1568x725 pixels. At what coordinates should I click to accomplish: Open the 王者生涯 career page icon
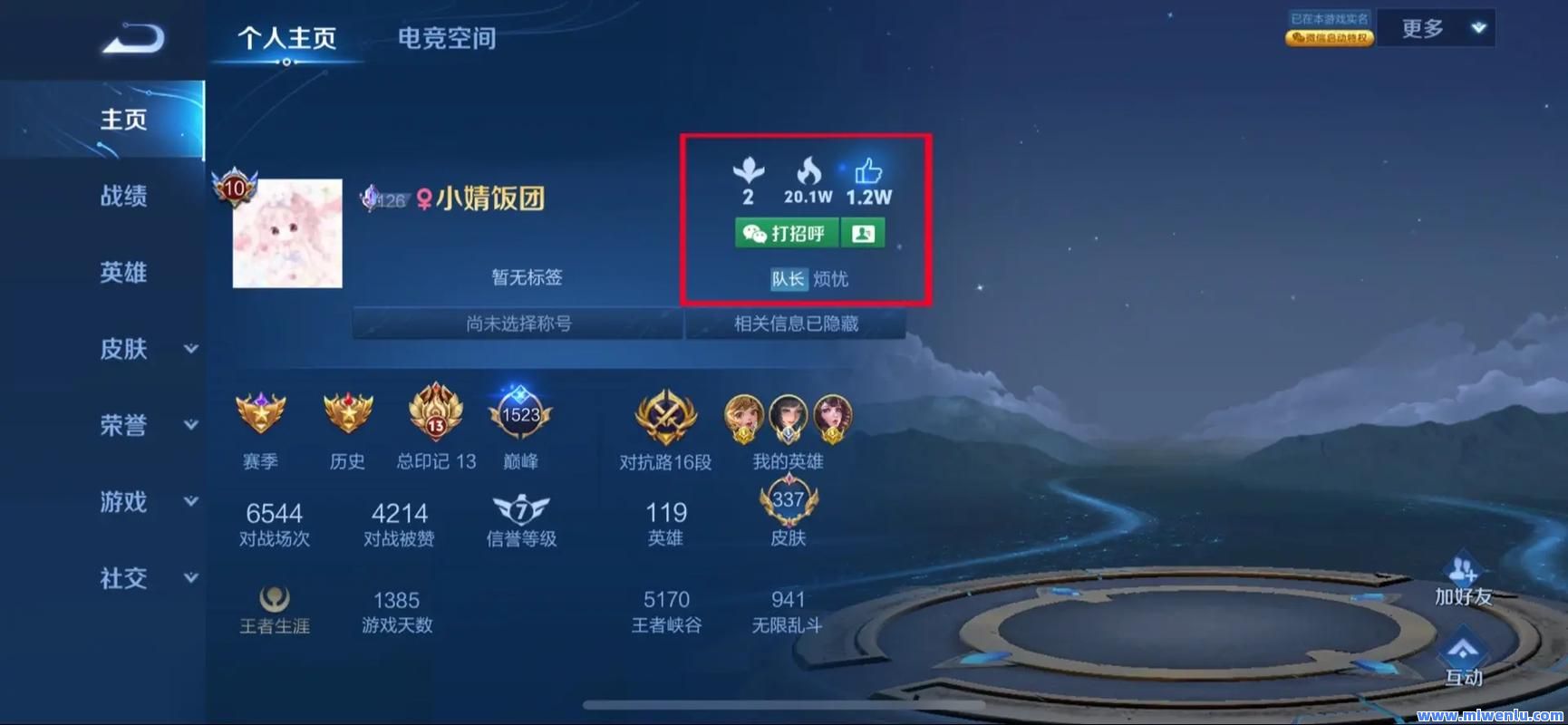point(275,598)
